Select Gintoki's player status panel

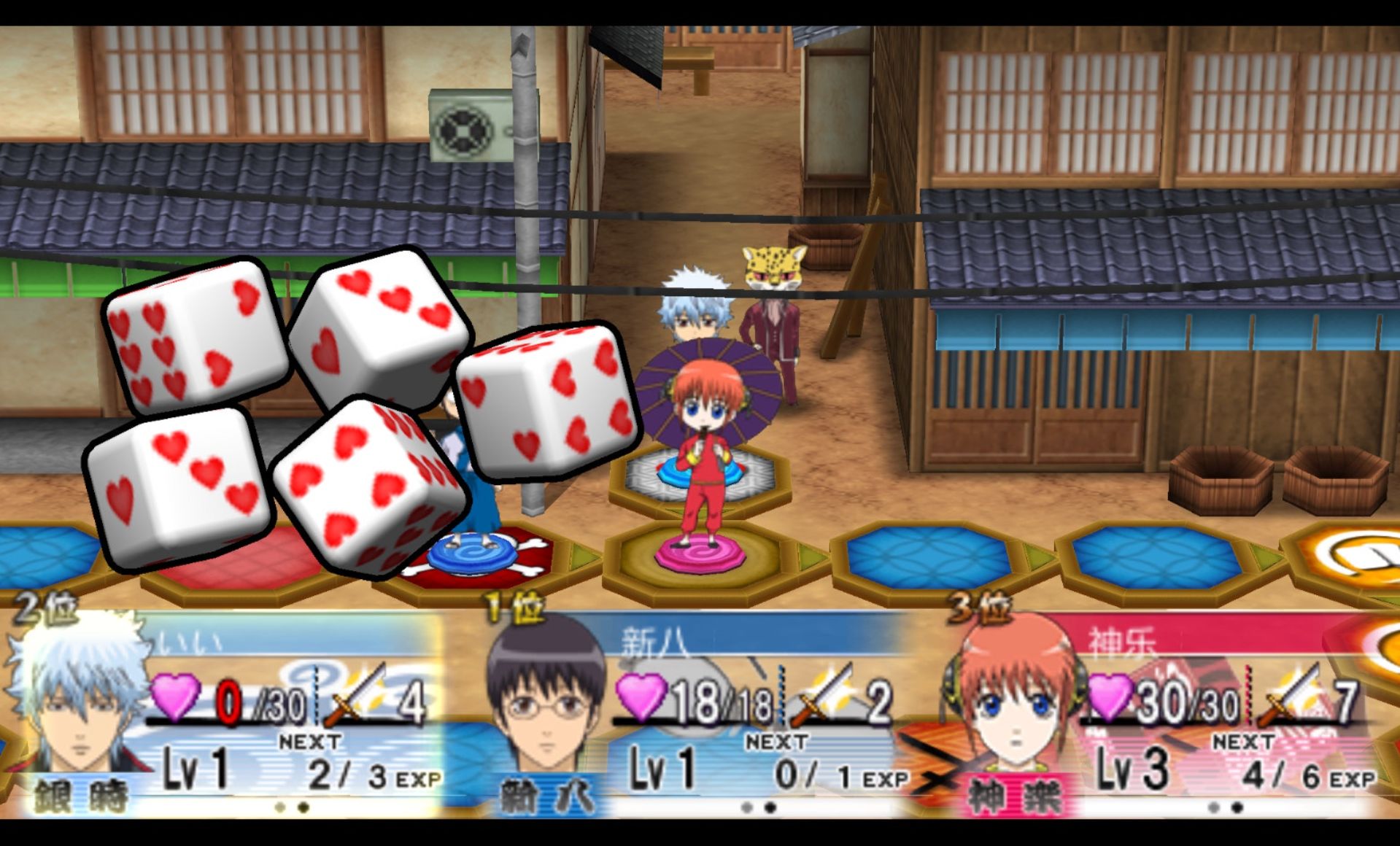click(x=226, y=718)
